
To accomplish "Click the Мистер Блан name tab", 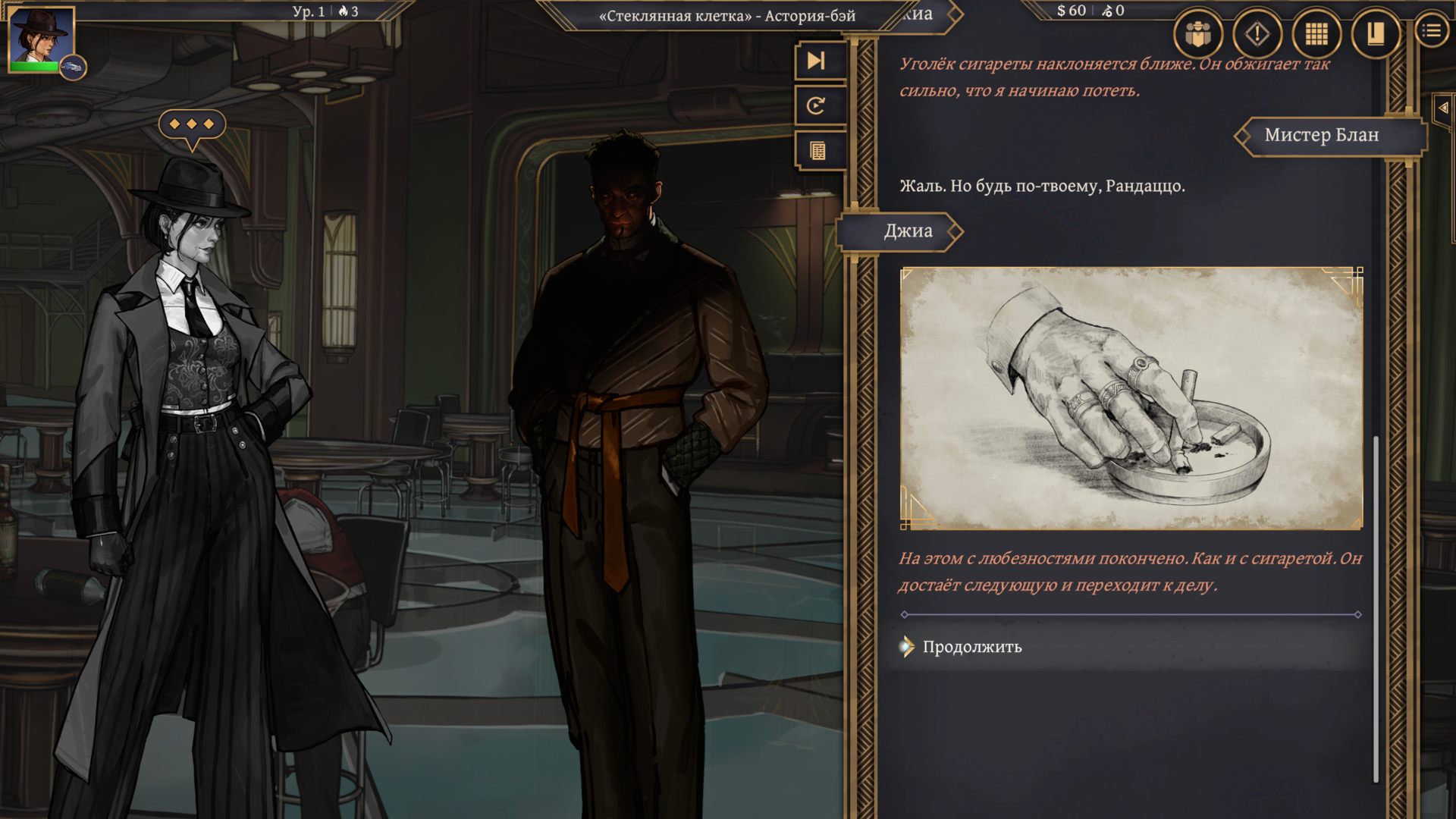I will click(x=1323, y=136).
